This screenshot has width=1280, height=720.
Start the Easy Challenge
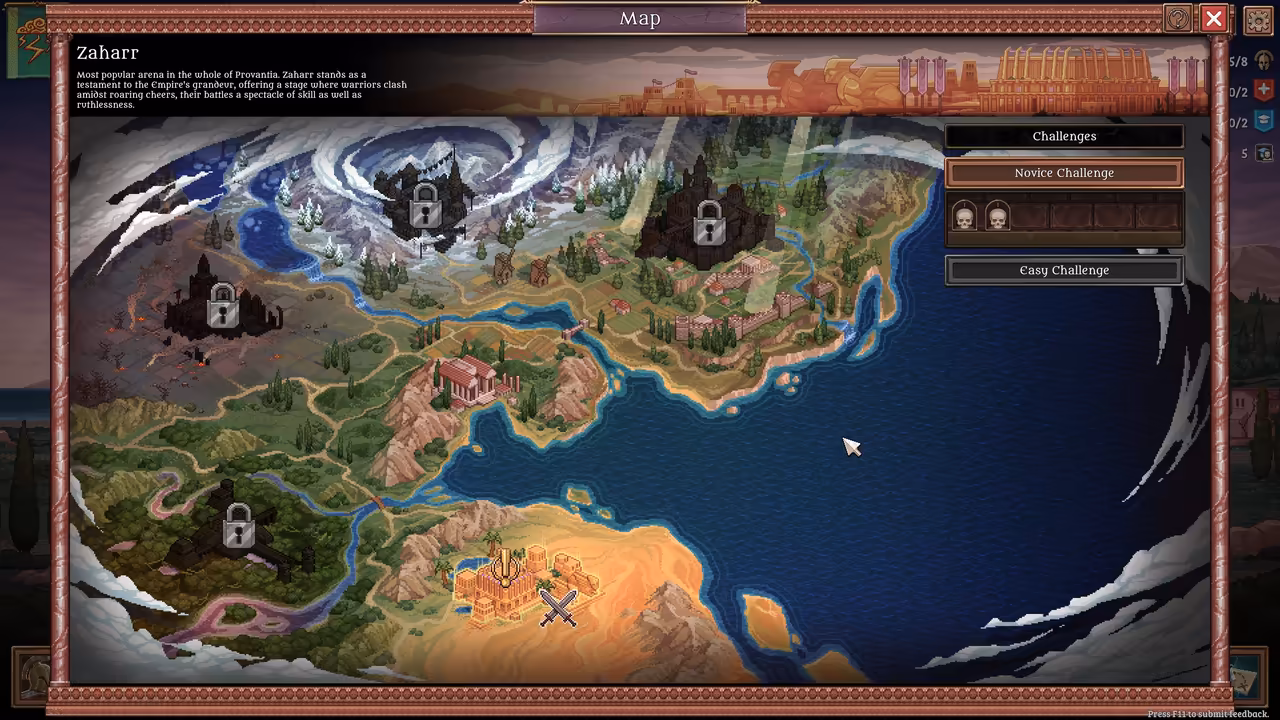click(x=1063, y=269)
